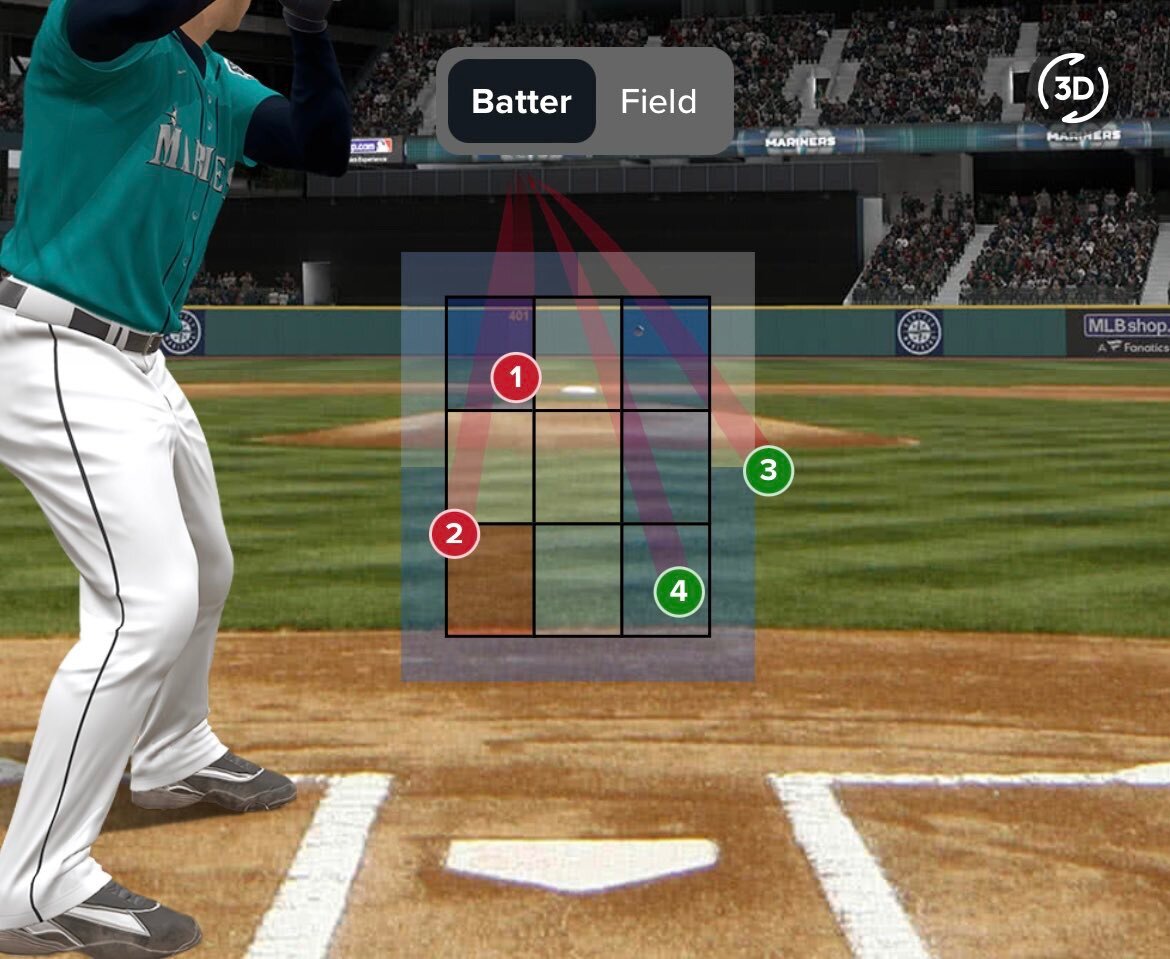Select green pitch marker number 3
The image size is (1170, 959).
[x=768, y=470]
